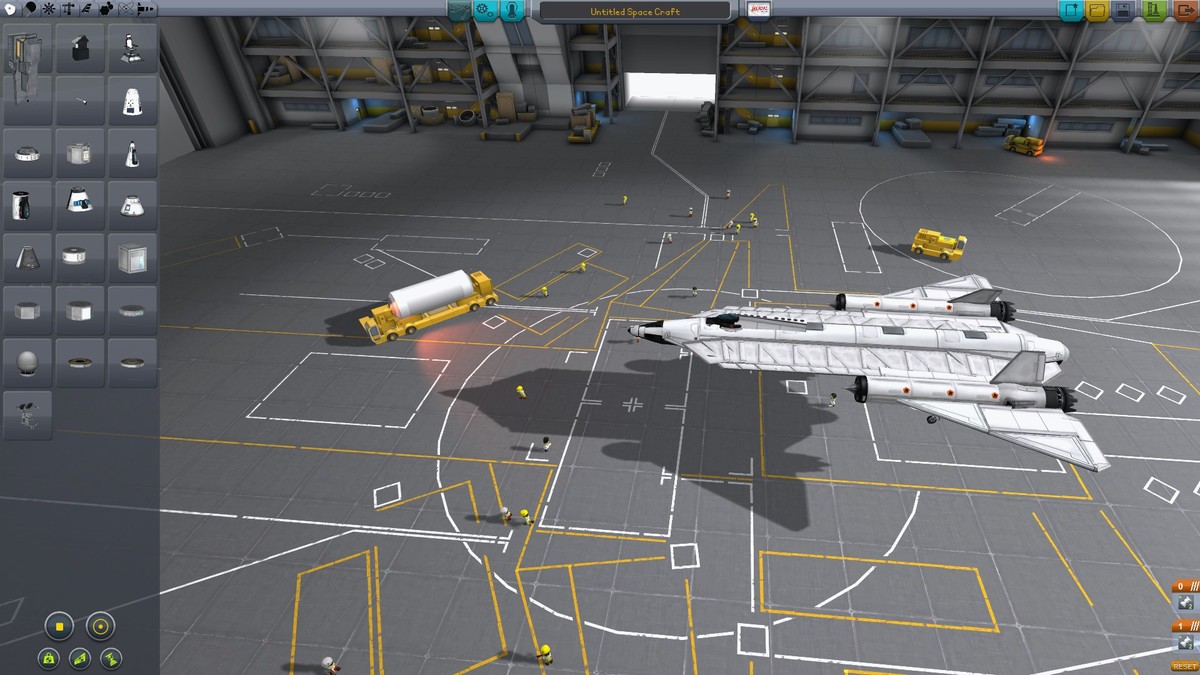This screenshot has height=675, width=1200.
Task: Pick the blue-striped Mk1-2 command pod
Action: 80,204
